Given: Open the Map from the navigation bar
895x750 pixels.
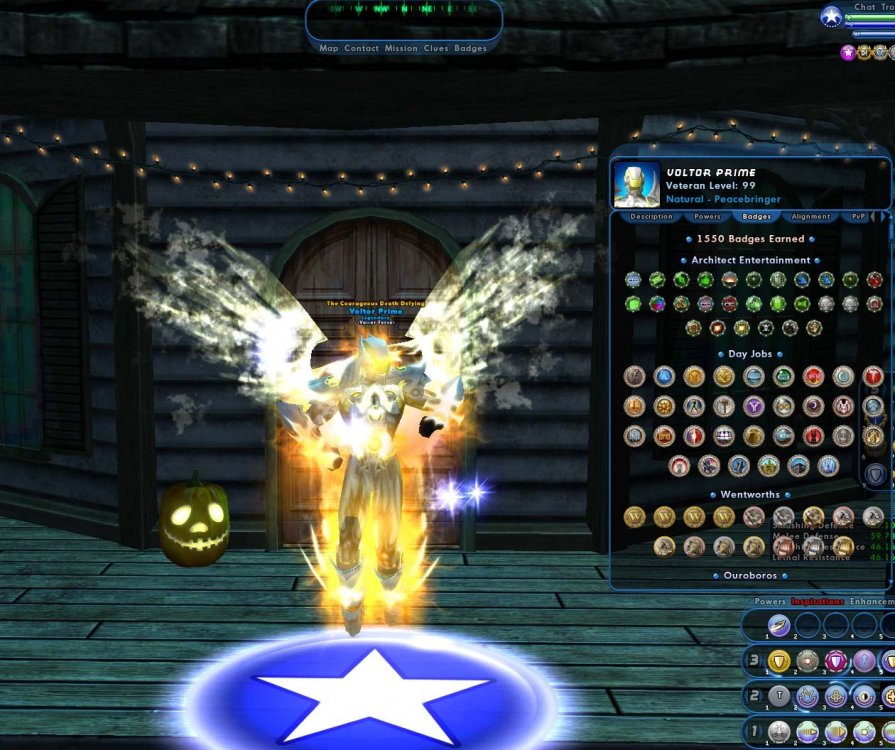Looking at the screenshot, I should pos(329,48).
